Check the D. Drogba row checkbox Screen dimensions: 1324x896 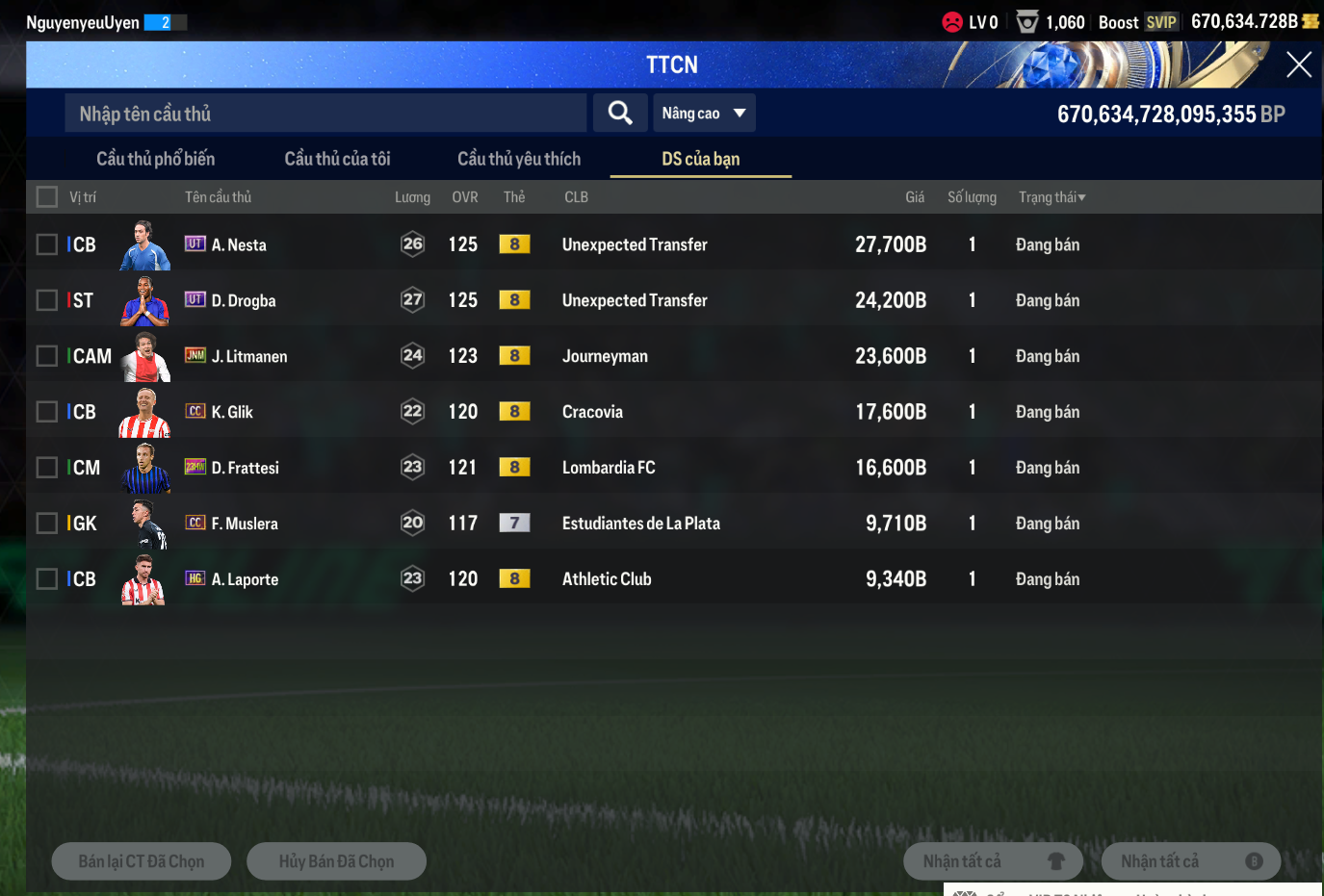coord(46,300)
